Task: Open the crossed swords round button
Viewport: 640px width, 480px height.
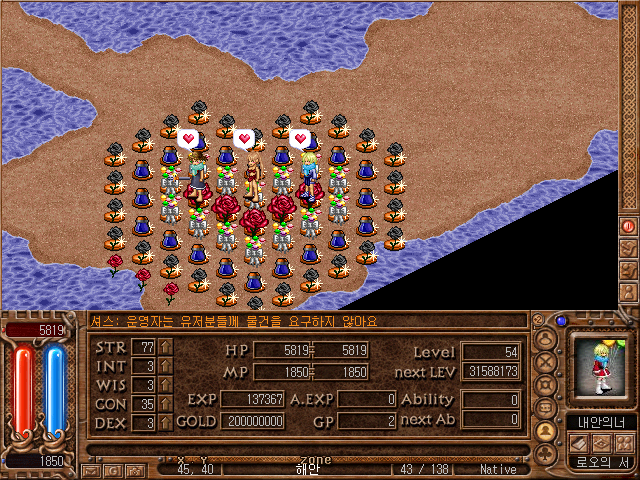Action: point(546,361)
